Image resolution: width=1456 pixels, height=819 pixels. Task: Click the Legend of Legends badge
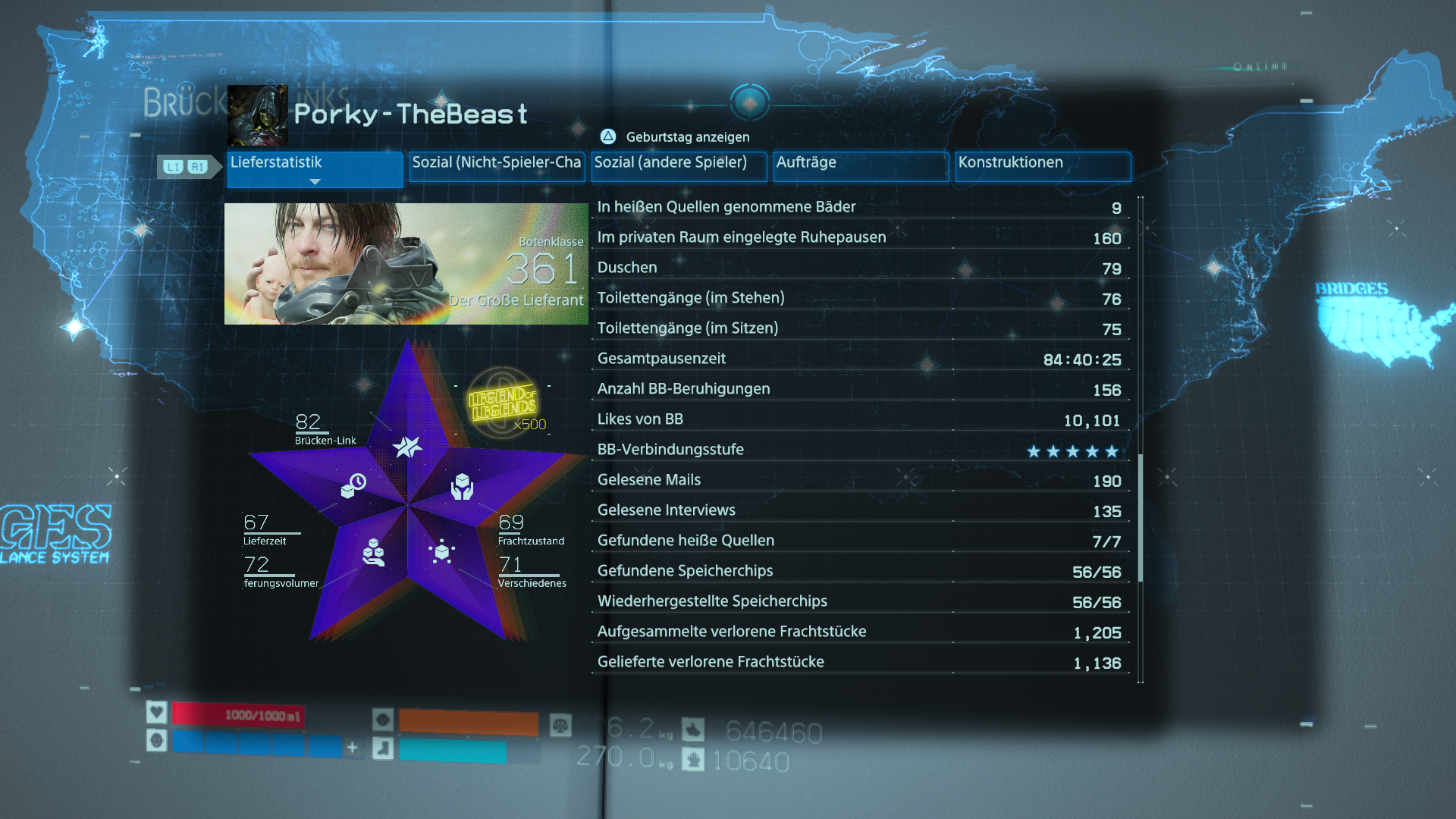click(x=502, y=402)
